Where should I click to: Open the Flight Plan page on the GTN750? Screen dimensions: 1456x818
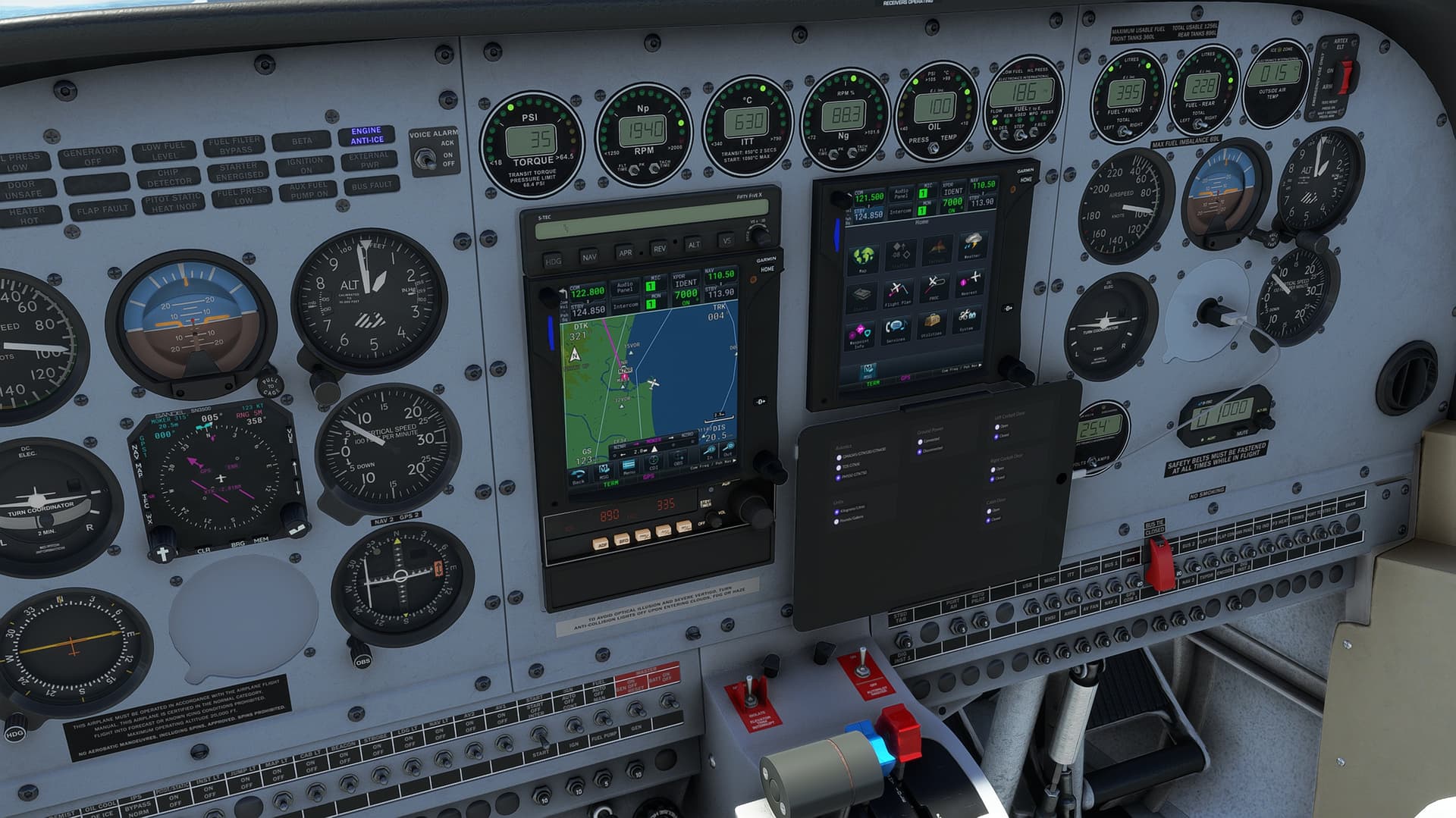coord(898,292)
